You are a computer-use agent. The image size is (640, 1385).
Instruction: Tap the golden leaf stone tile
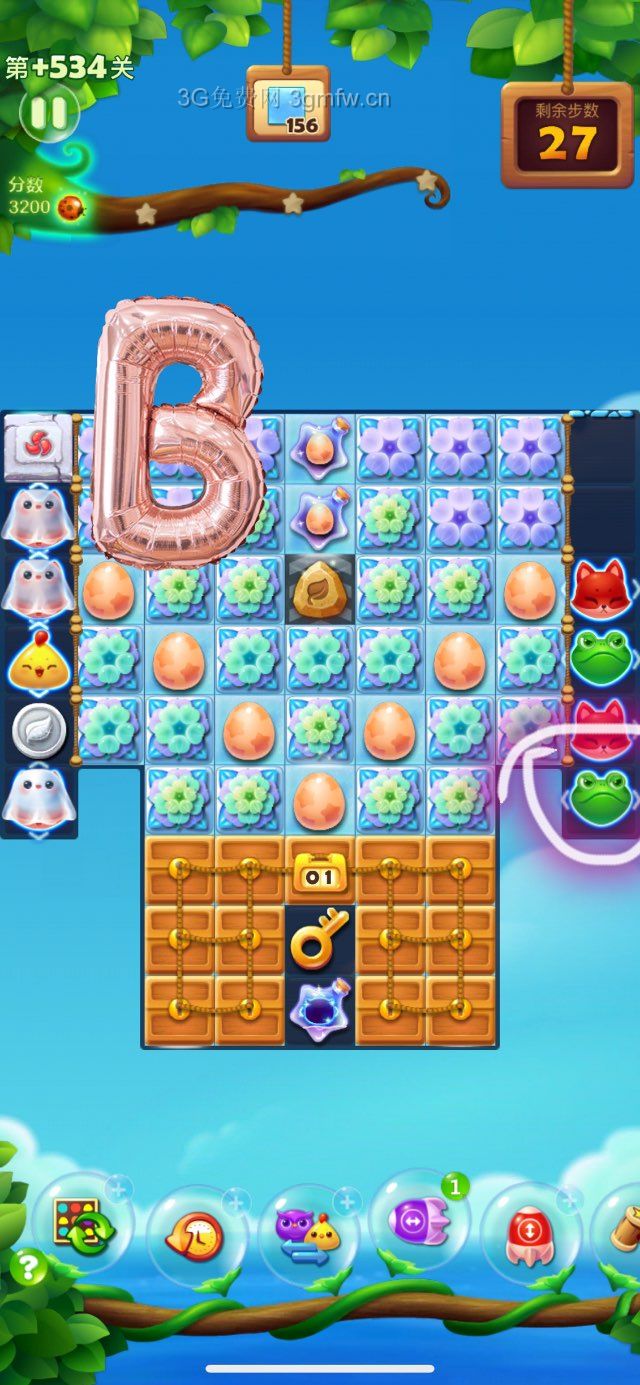click(x=319, y=590)
